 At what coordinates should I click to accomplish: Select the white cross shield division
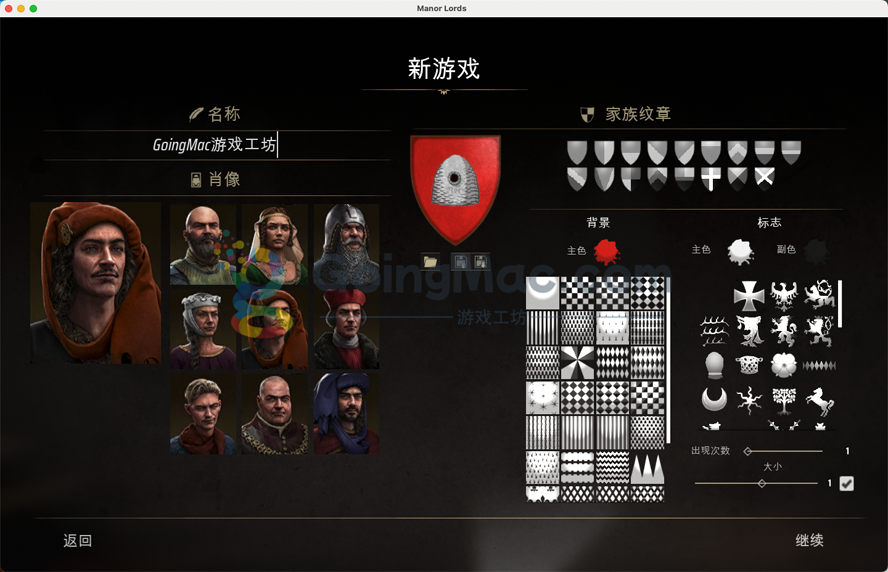point(711,179)
